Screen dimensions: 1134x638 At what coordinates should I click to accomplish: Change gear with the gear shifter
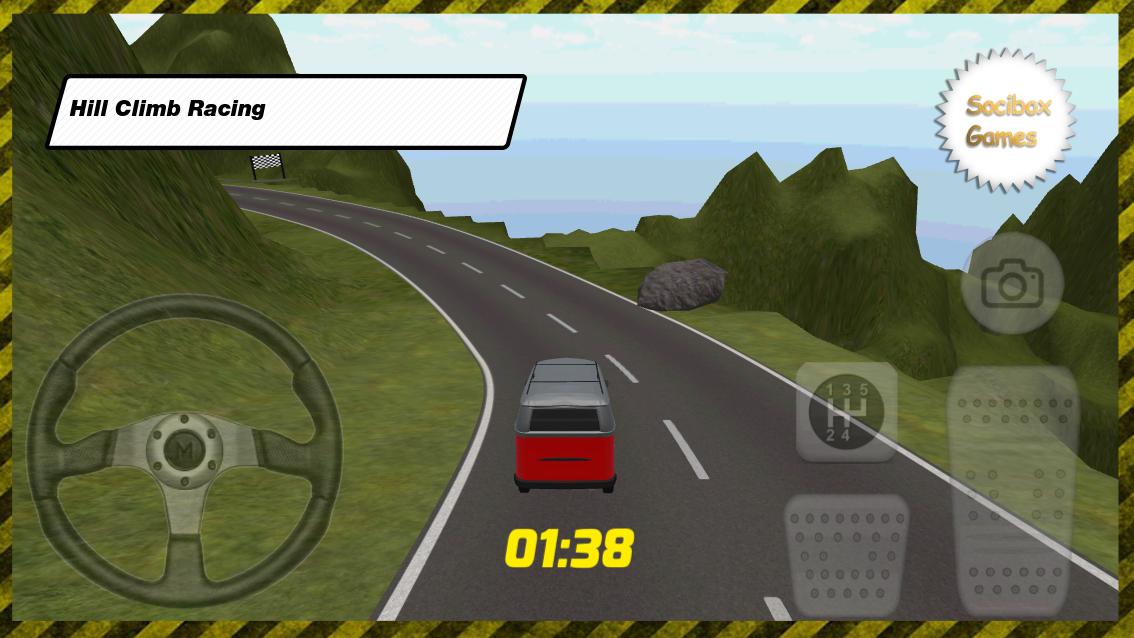(846, 412)
